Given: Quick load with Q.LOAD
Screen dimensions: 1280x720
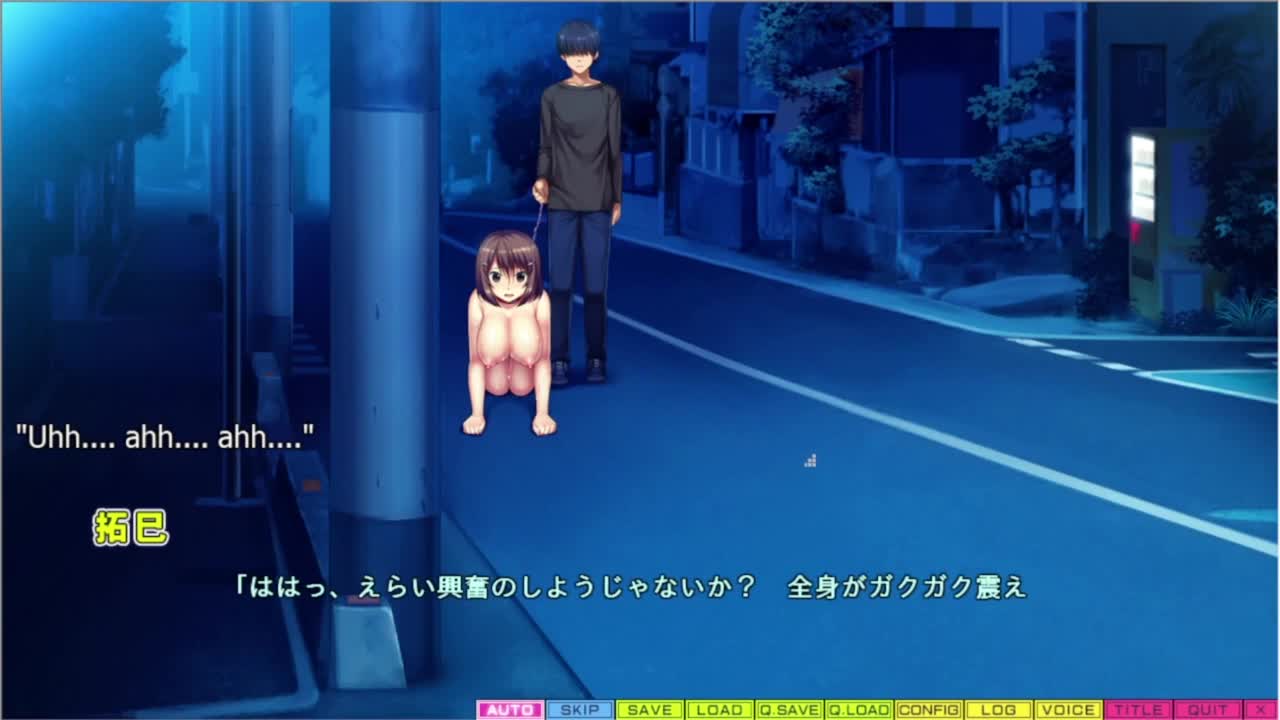Looking at the screenshot, I should 859,710.
